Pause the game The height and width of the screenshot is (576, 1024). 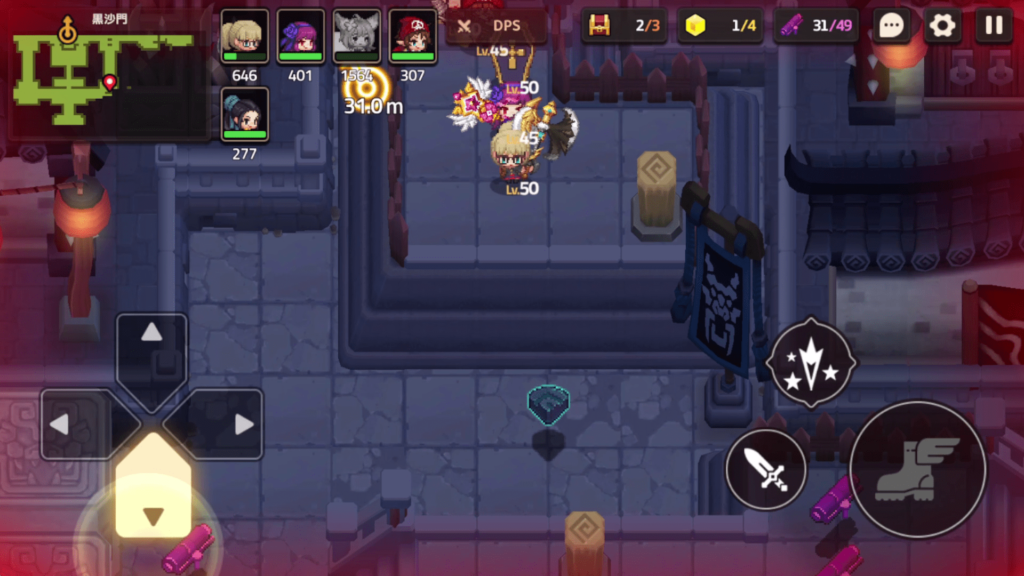pyautogui.click(x=993, y=26)
